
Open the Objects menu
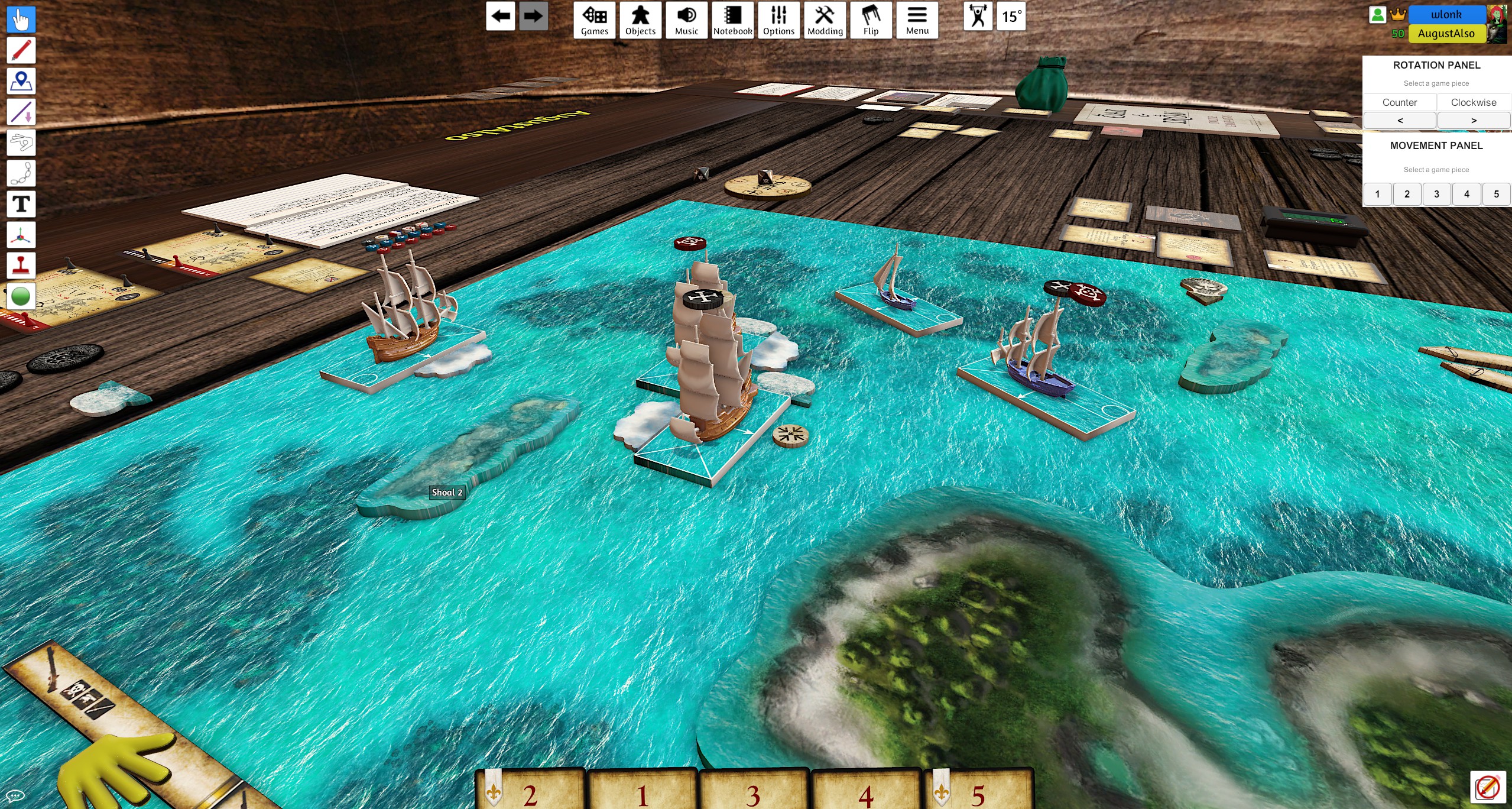[640, 20]
